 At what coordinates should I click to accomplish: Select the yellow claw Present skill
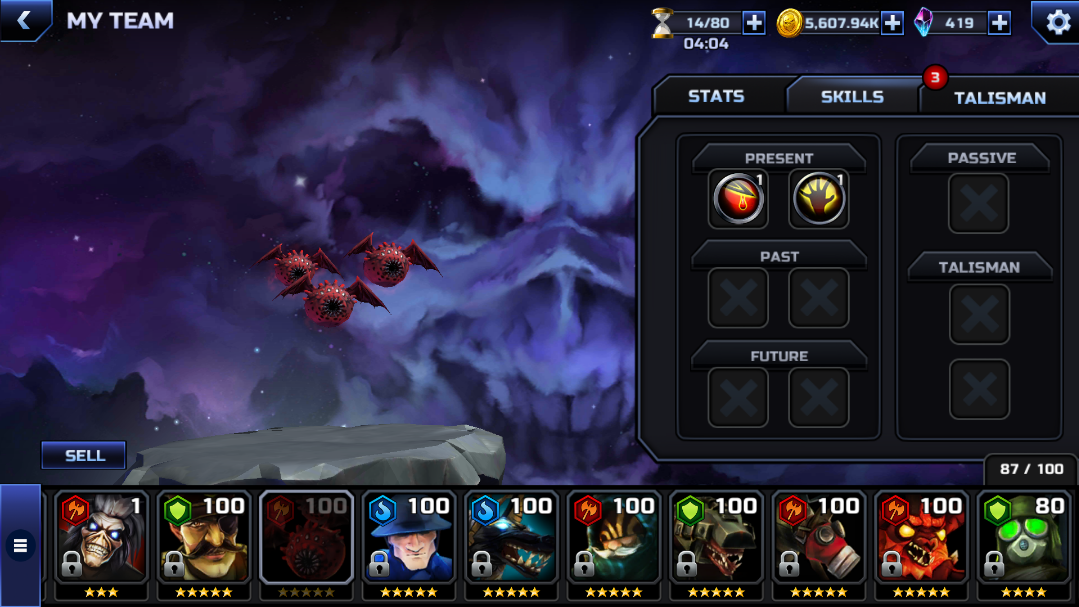coord(819,199)
